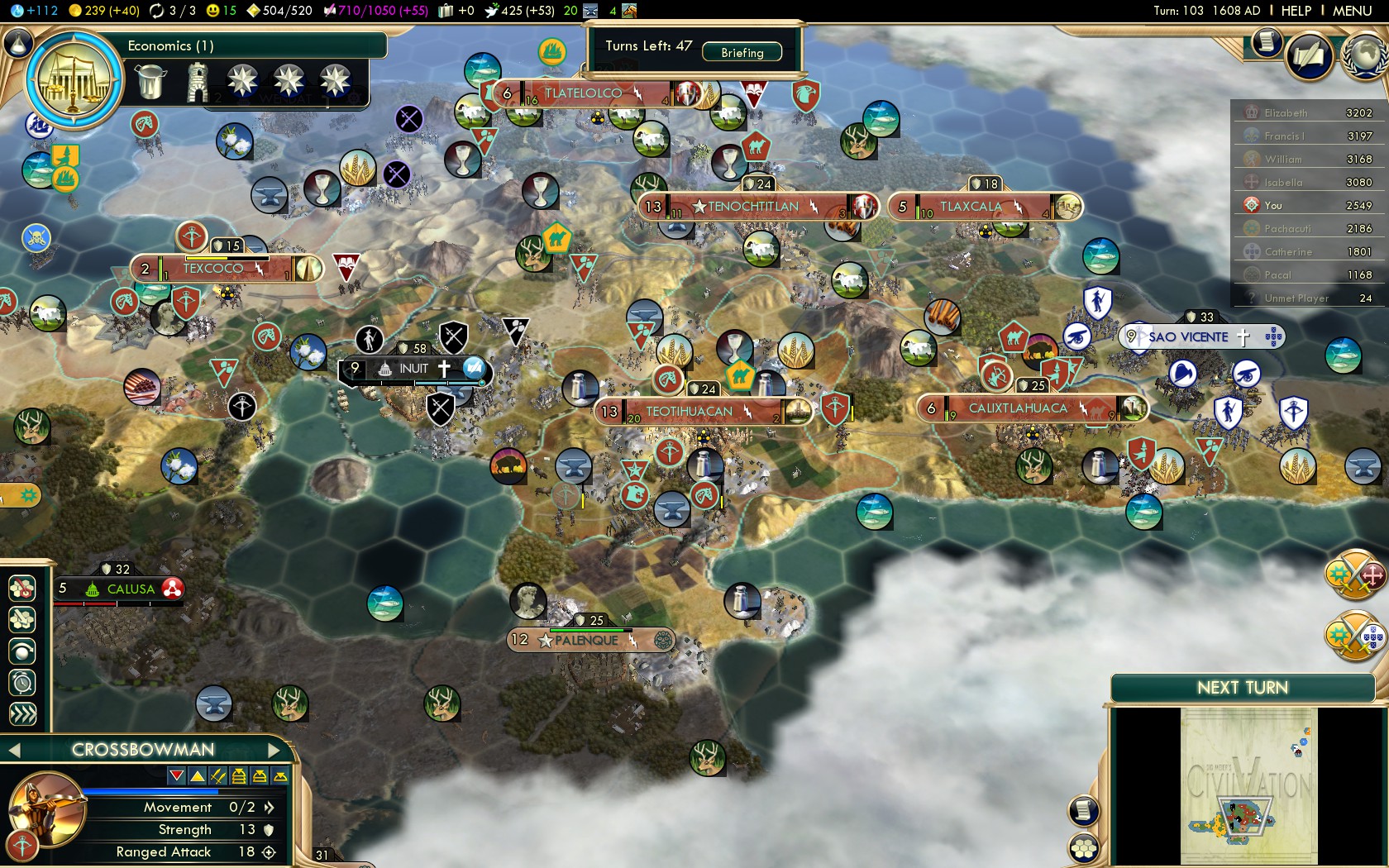
Task: Open the game MENU
Action: point(1352,11)
